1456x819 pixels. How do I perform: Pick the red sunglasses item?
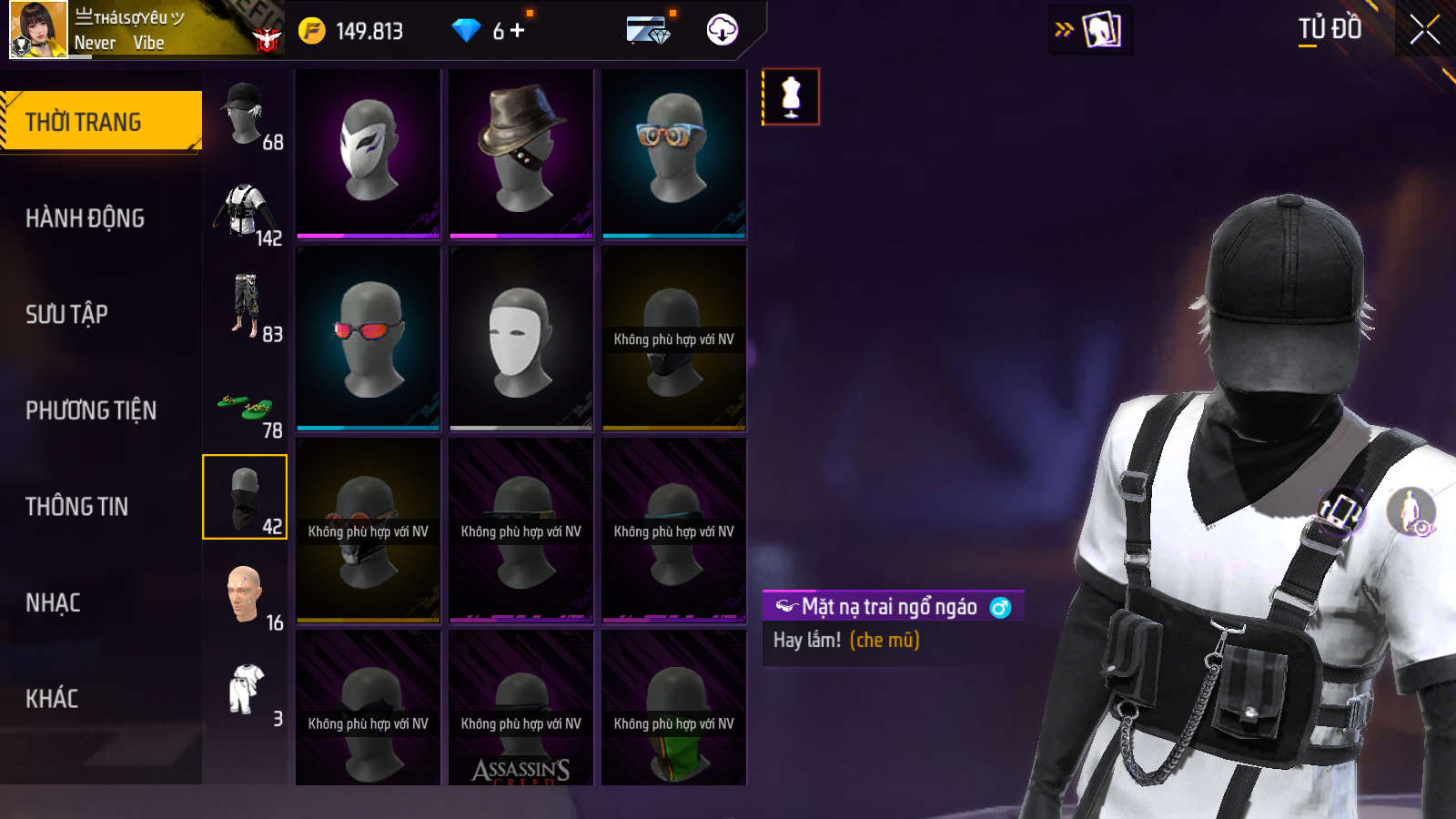click(x=369, y=337)
